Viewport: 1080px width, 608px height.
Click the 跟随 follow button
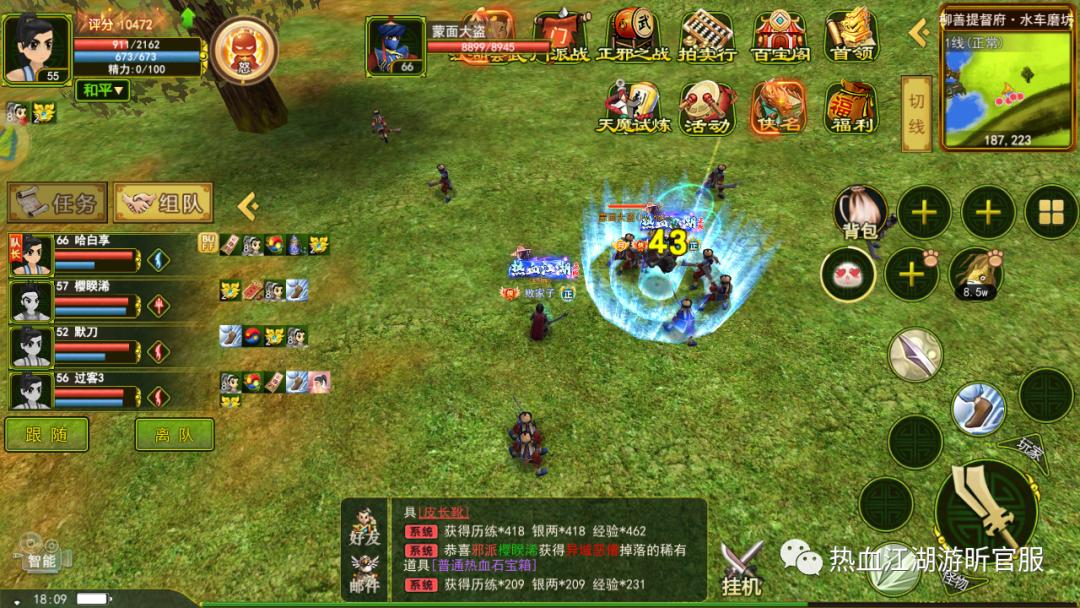pyautogui.click(x=46, y=434)
